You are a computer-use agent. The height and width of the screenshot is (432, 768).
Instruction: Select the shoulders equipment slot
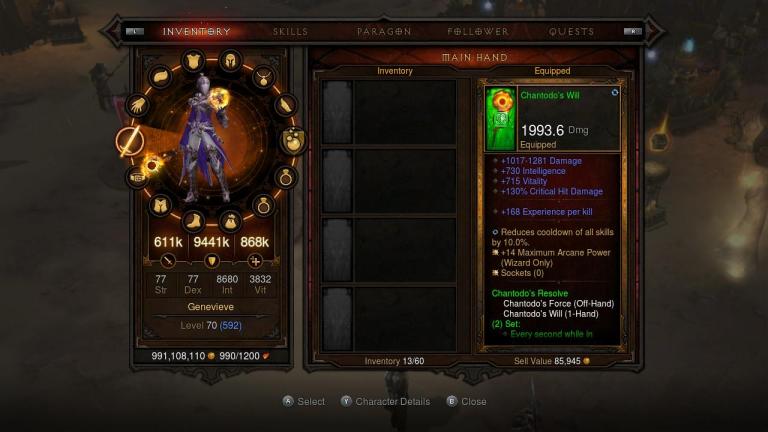click(160, 76)
